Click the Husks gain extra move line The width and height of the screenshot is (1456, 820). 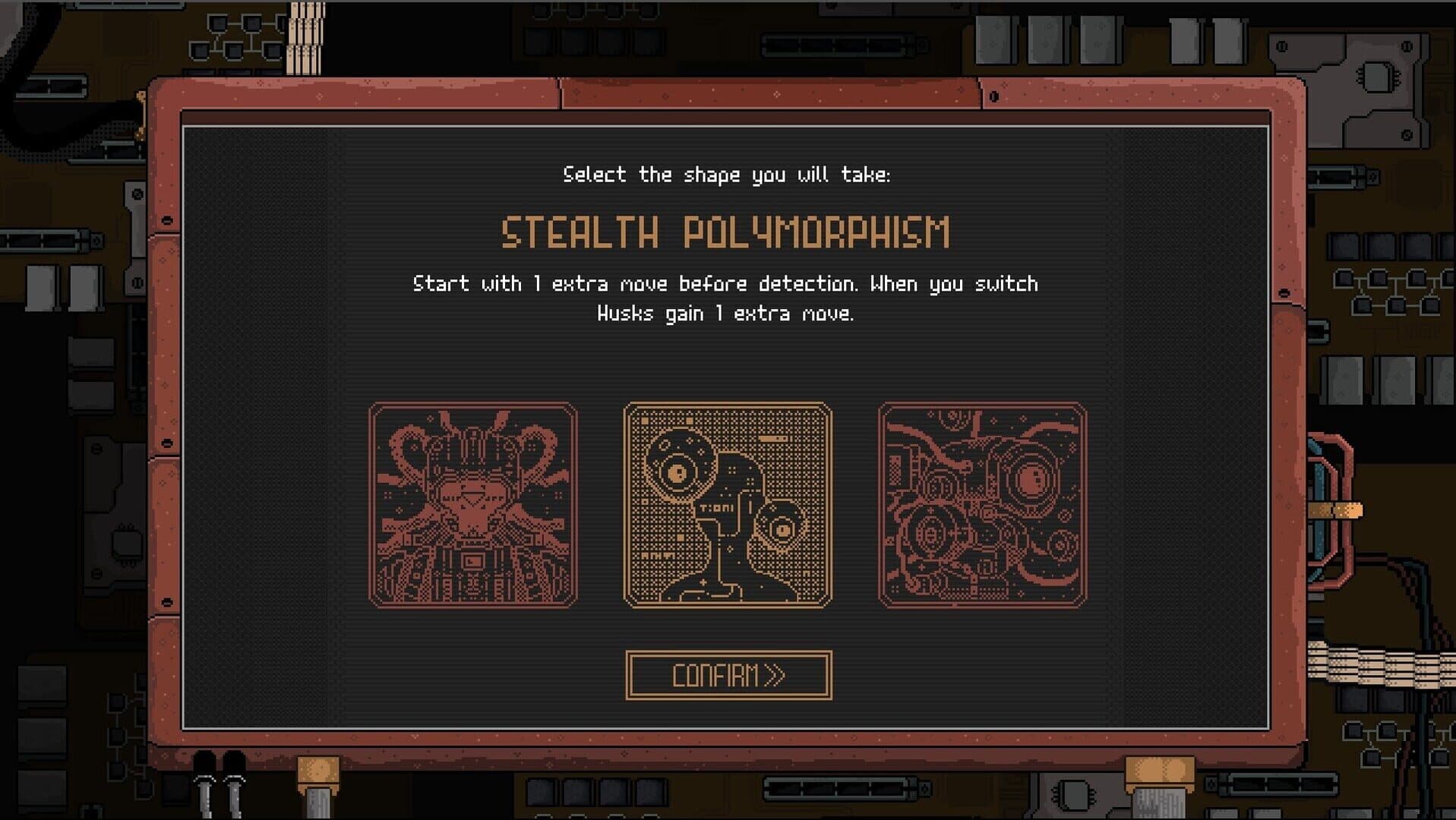click(x=727, y=312)
